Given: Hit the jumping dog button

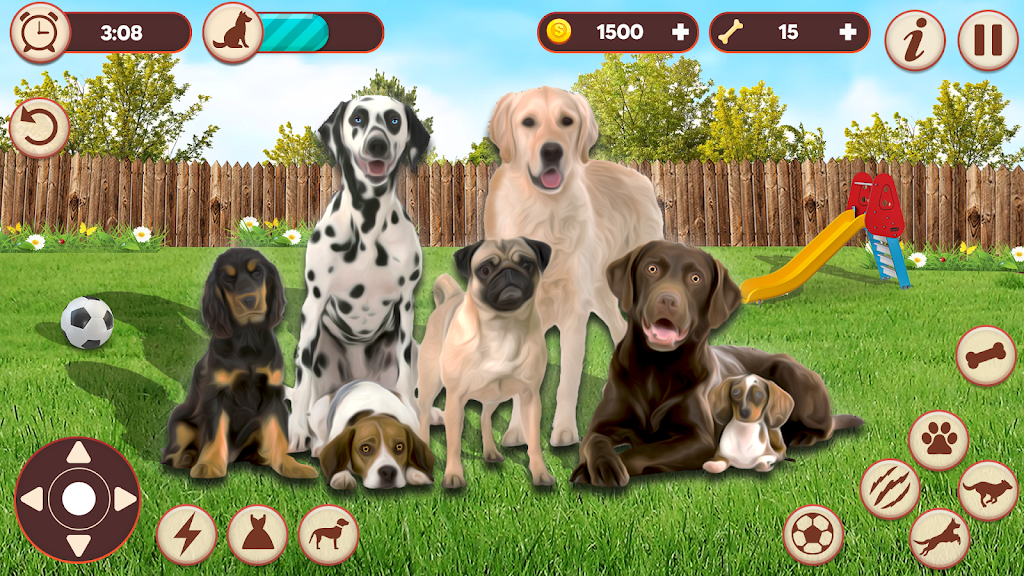Looking at the screenshot, I should click(x=939, y=538).
